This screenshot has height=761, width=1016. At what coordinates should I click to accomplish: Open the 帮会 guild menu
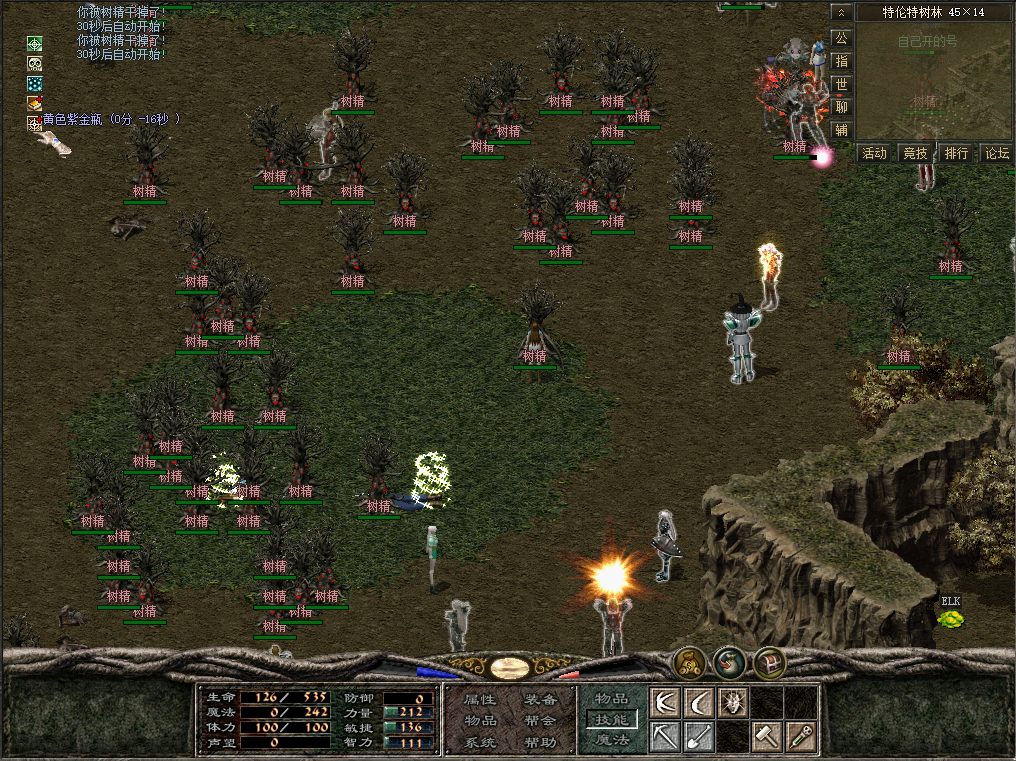[540, 721]
